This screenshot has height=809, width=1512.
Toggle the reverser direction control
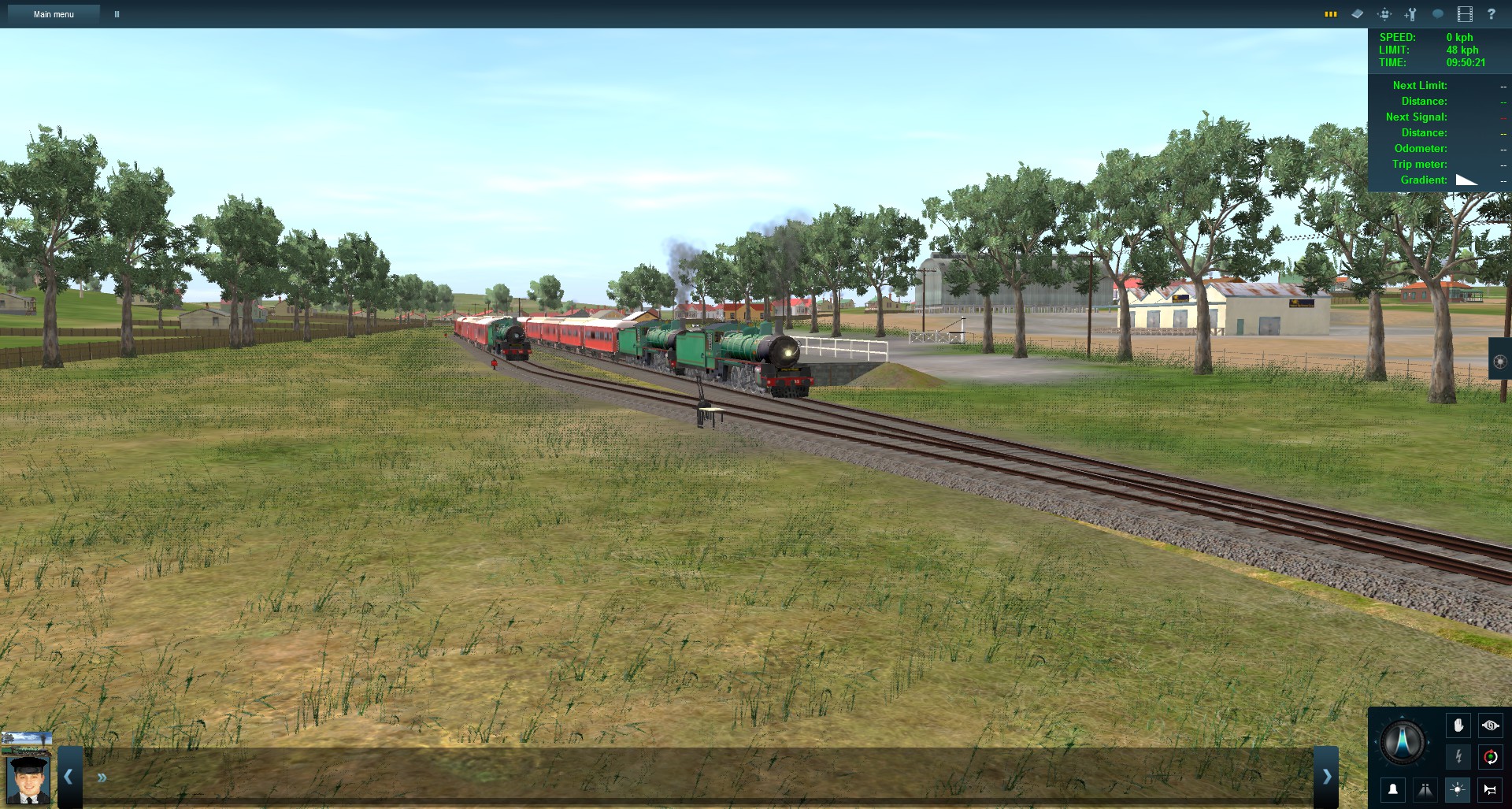pyautogui.click(x=1491, y=757)
